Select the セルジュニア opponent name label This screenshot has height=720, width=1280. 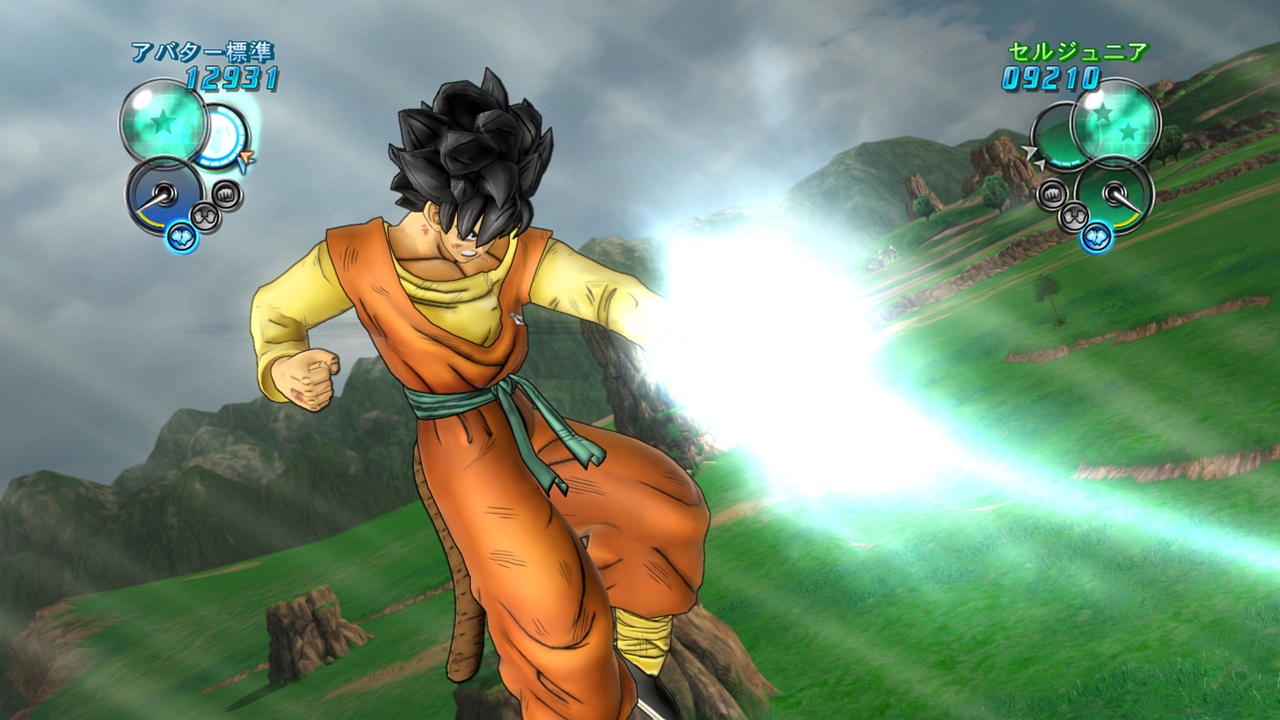click(x=1075, y=52)
